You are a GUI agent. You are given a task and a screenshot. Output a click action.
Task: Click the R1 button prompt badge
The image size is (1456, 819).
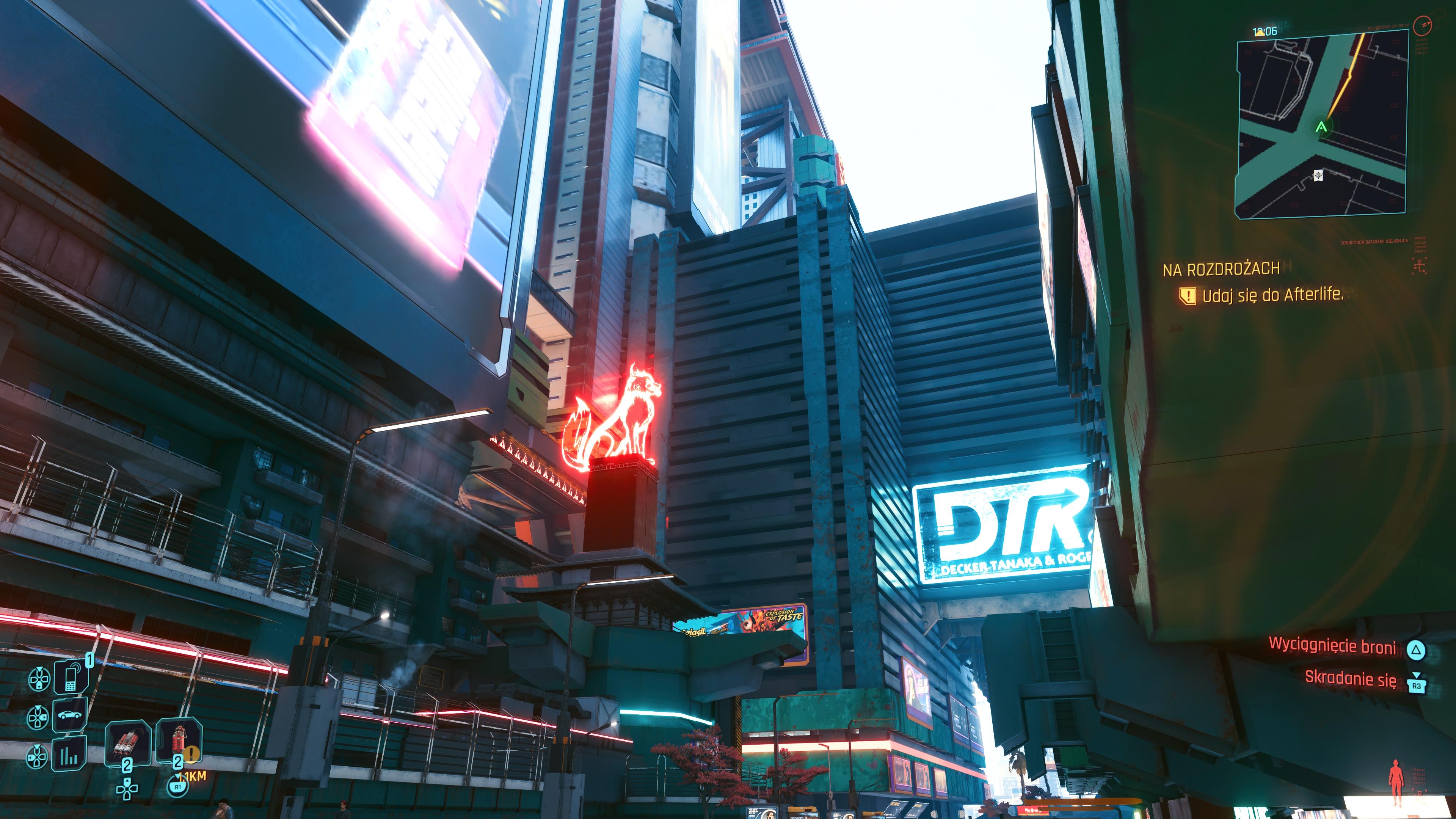click(177, 788)
